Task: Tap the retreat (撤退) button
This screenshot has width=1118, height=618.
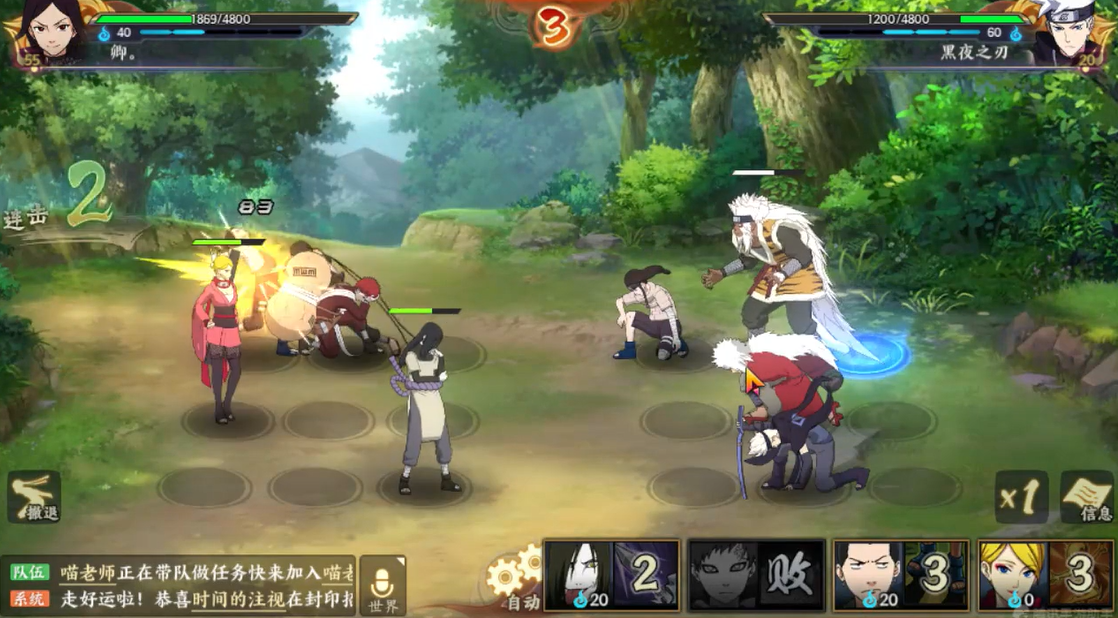Action: point(34,497)
